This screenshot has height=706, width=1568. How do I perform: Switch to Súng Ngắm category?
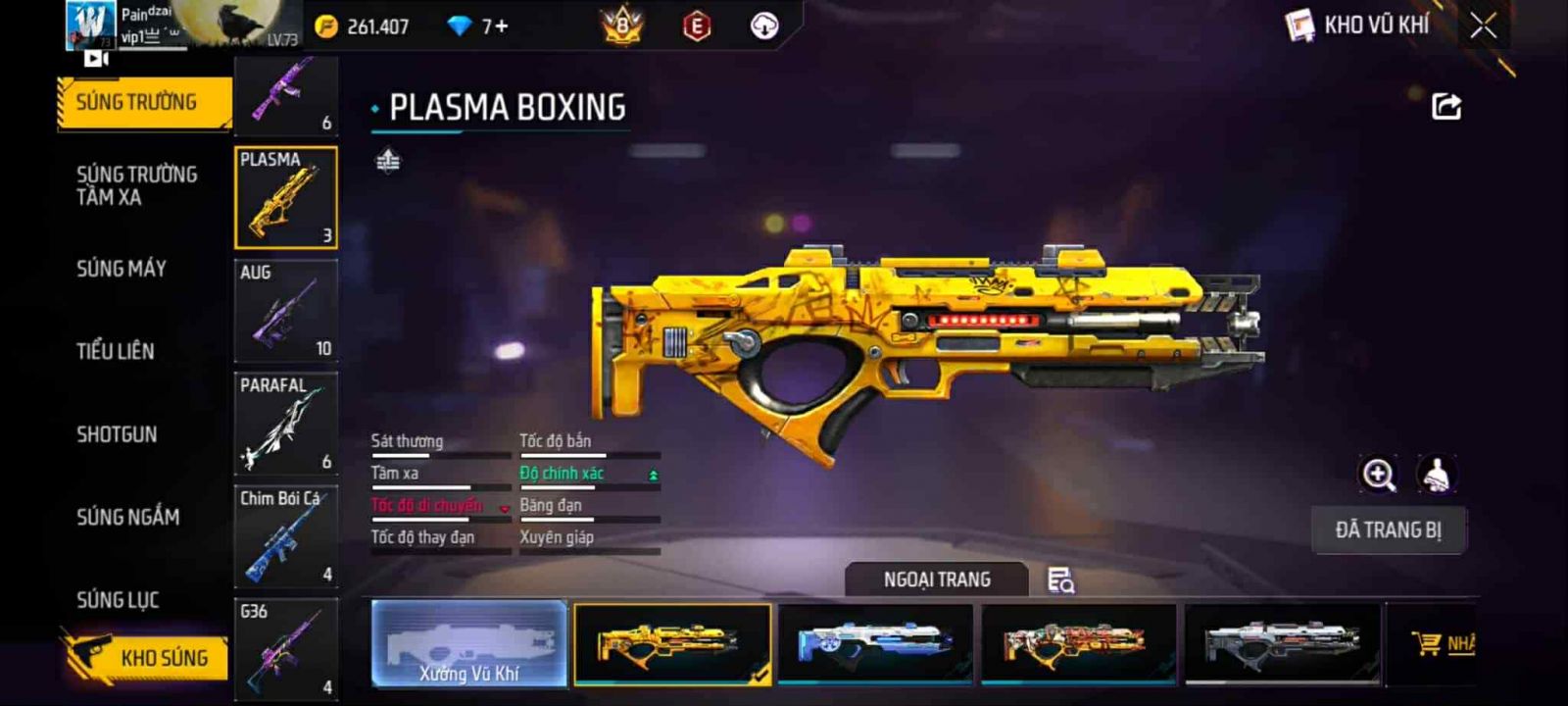coord(127,517)
